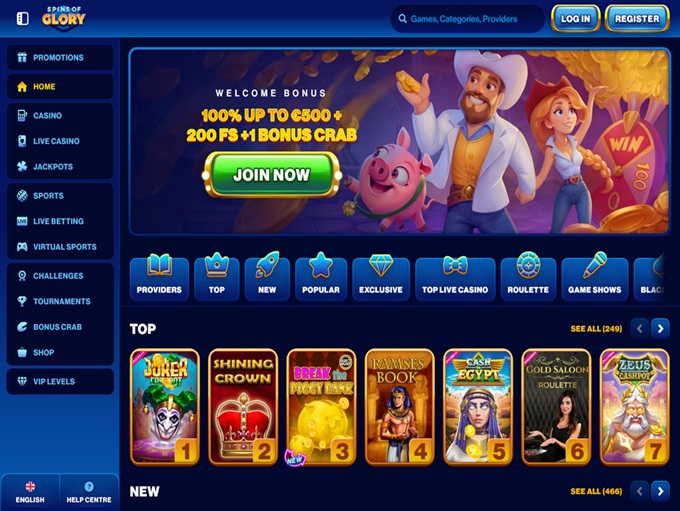Choose the Providers category
680x511 pixels.
click(x=159, y=278)
